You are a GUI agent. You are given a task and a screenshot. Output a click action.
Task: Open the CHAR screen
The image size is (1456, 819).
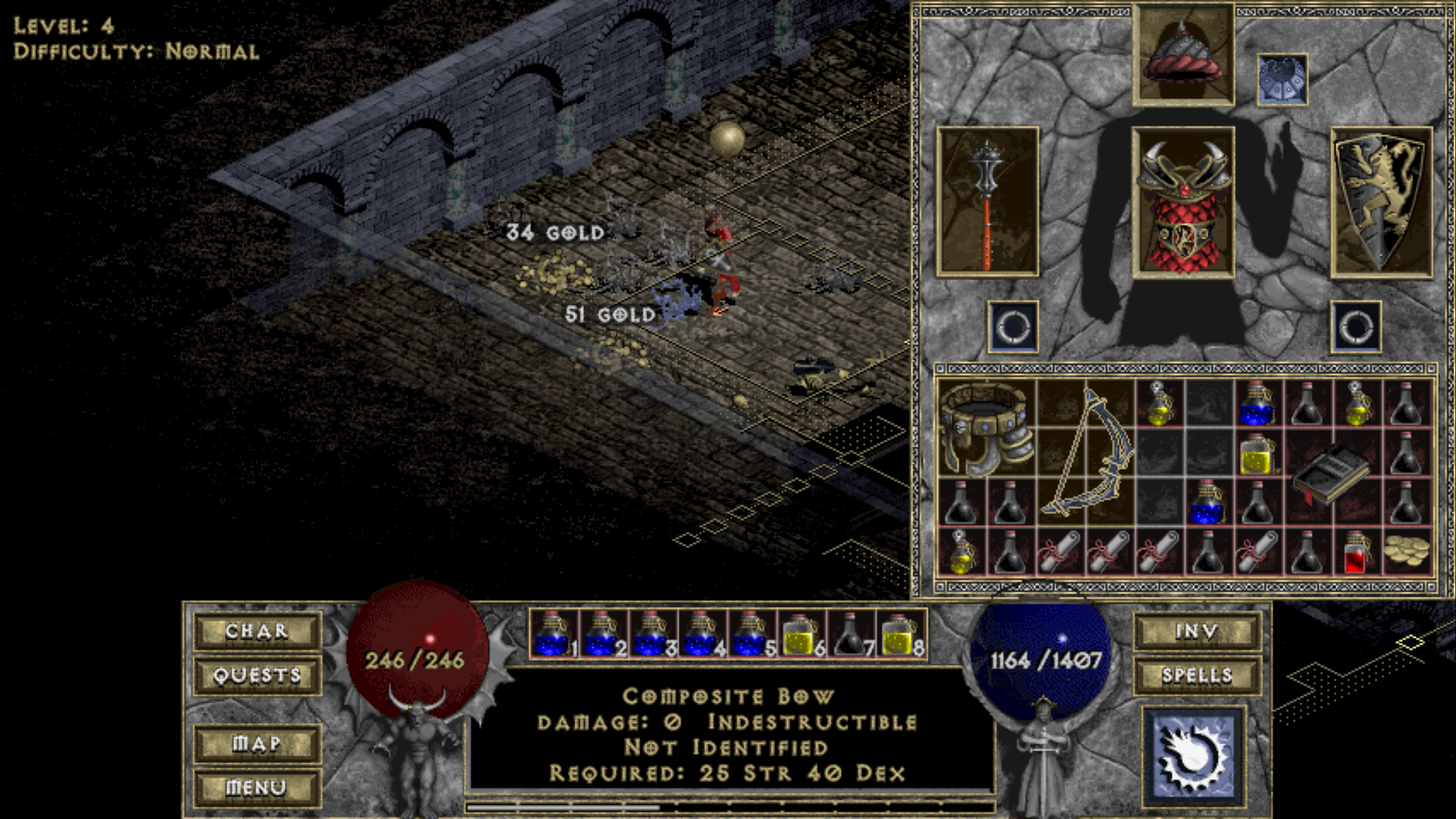[x=257, y=631]
